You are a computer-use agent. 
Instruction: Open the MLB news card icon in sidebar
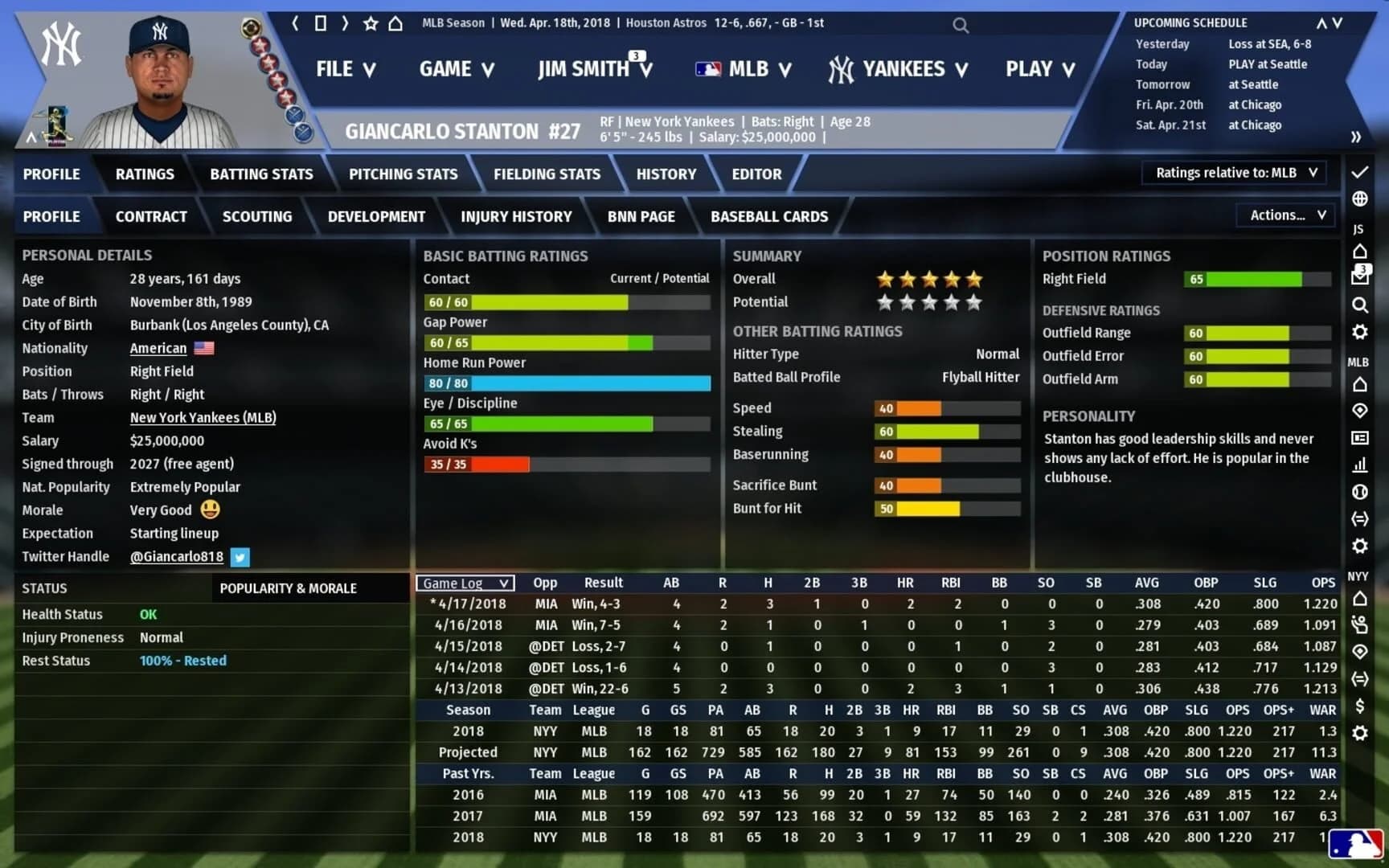pyautogui.click(x=1360, y=438)
